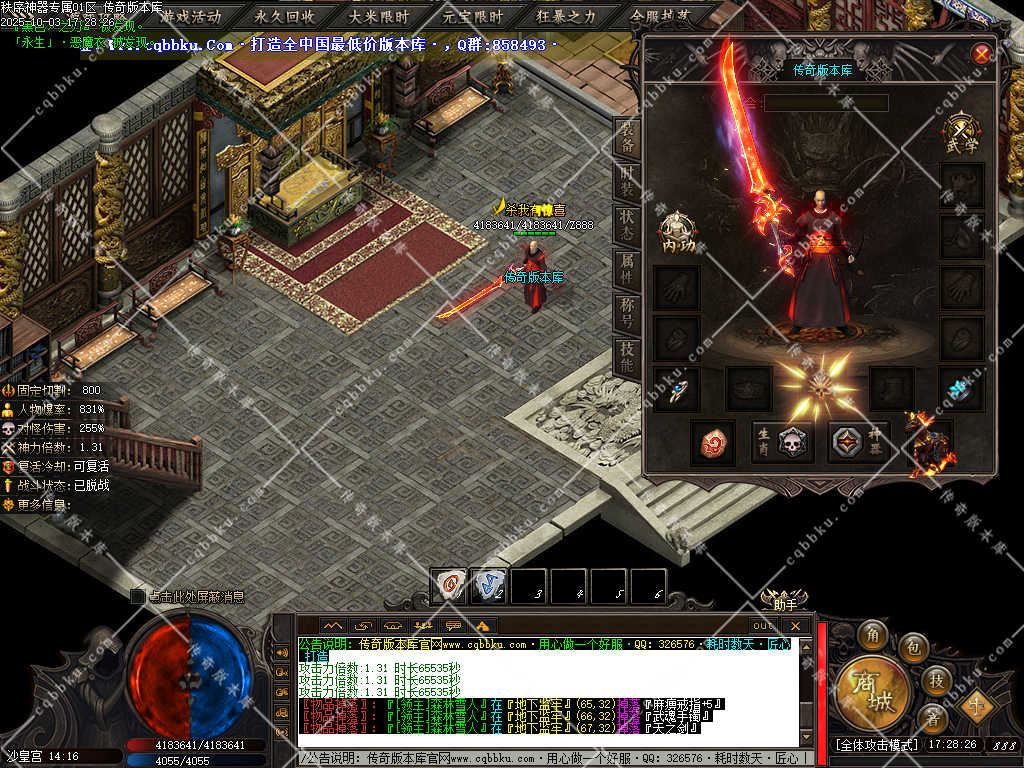Open the 包 bag button
Image resolution: width=1024 pixels, height=768 pixels.
[912, 648]
